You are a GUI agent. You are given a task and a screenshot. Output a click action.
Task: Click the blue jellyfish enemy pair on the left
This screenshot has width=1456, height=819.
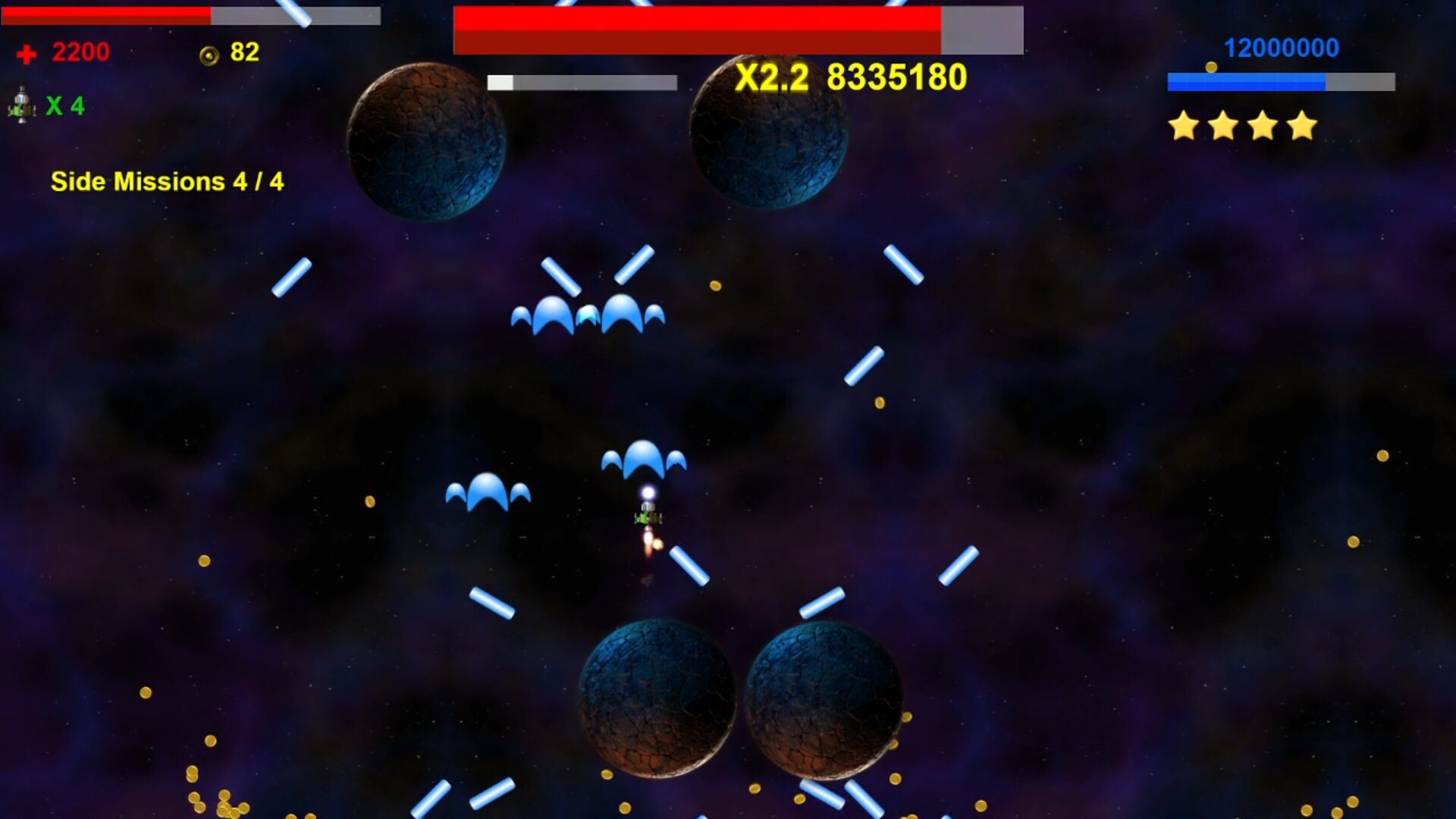coord(489,489)
